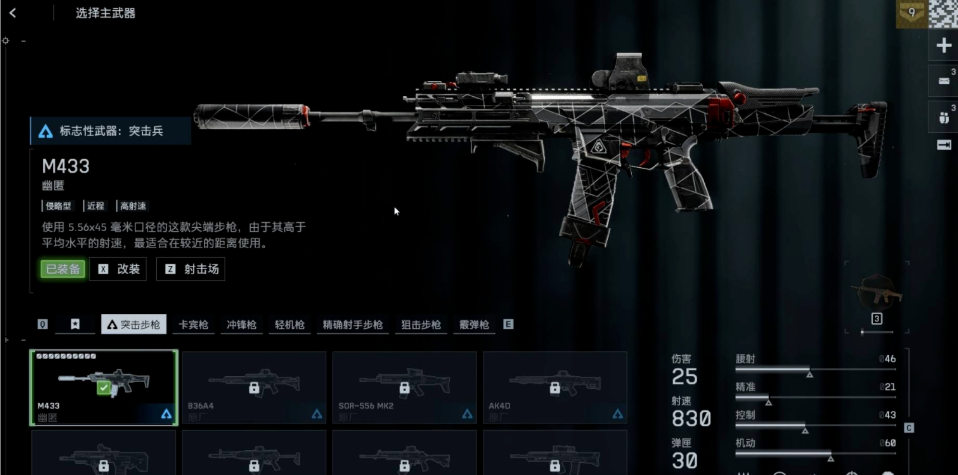Viewport: 958px width, 475px height.
Task: Go back using the top-left arrow
Action: [x=13, y=13]
